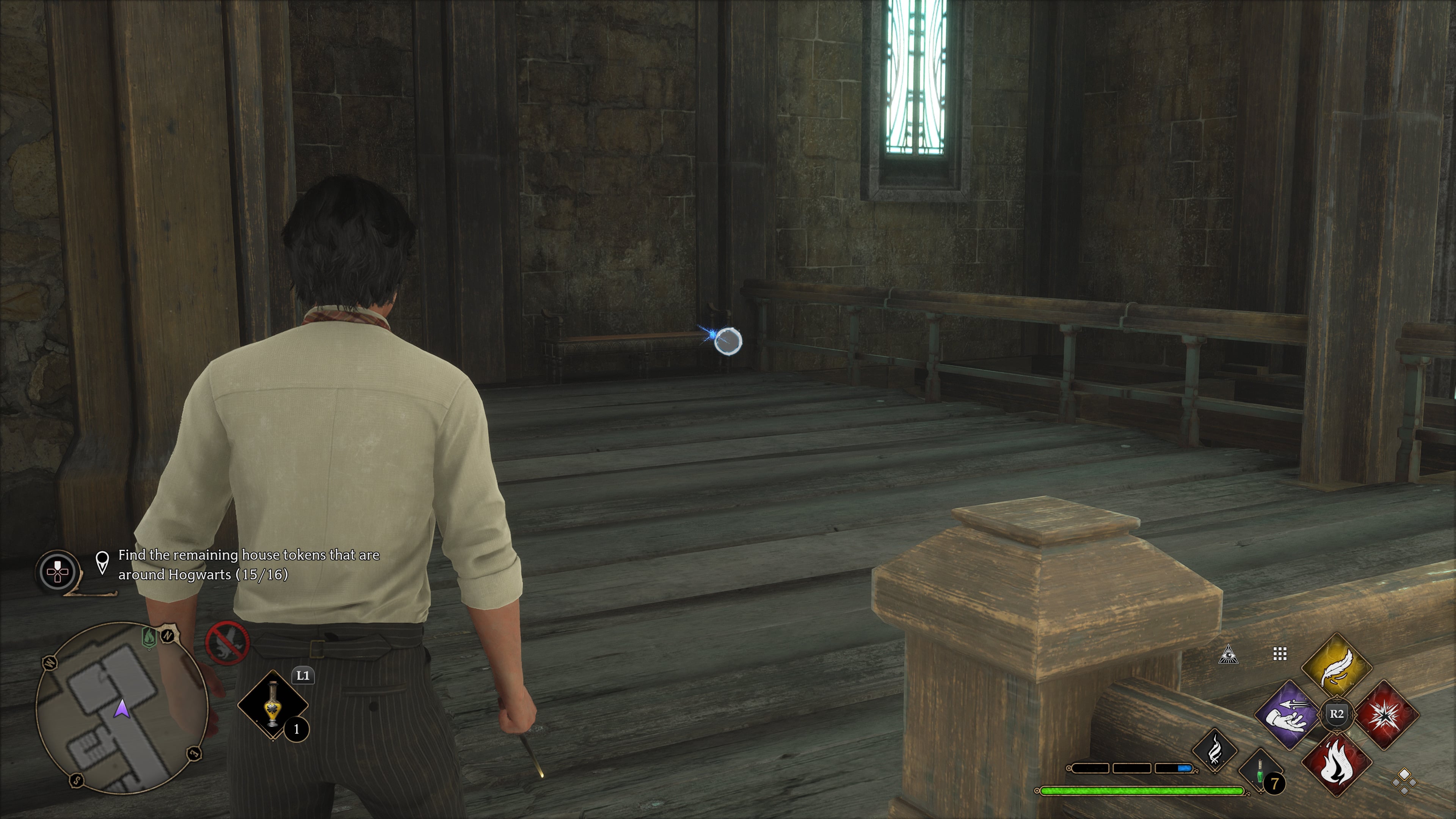Click the Revelio eye-in-triangle icon

coord(1228,654)
